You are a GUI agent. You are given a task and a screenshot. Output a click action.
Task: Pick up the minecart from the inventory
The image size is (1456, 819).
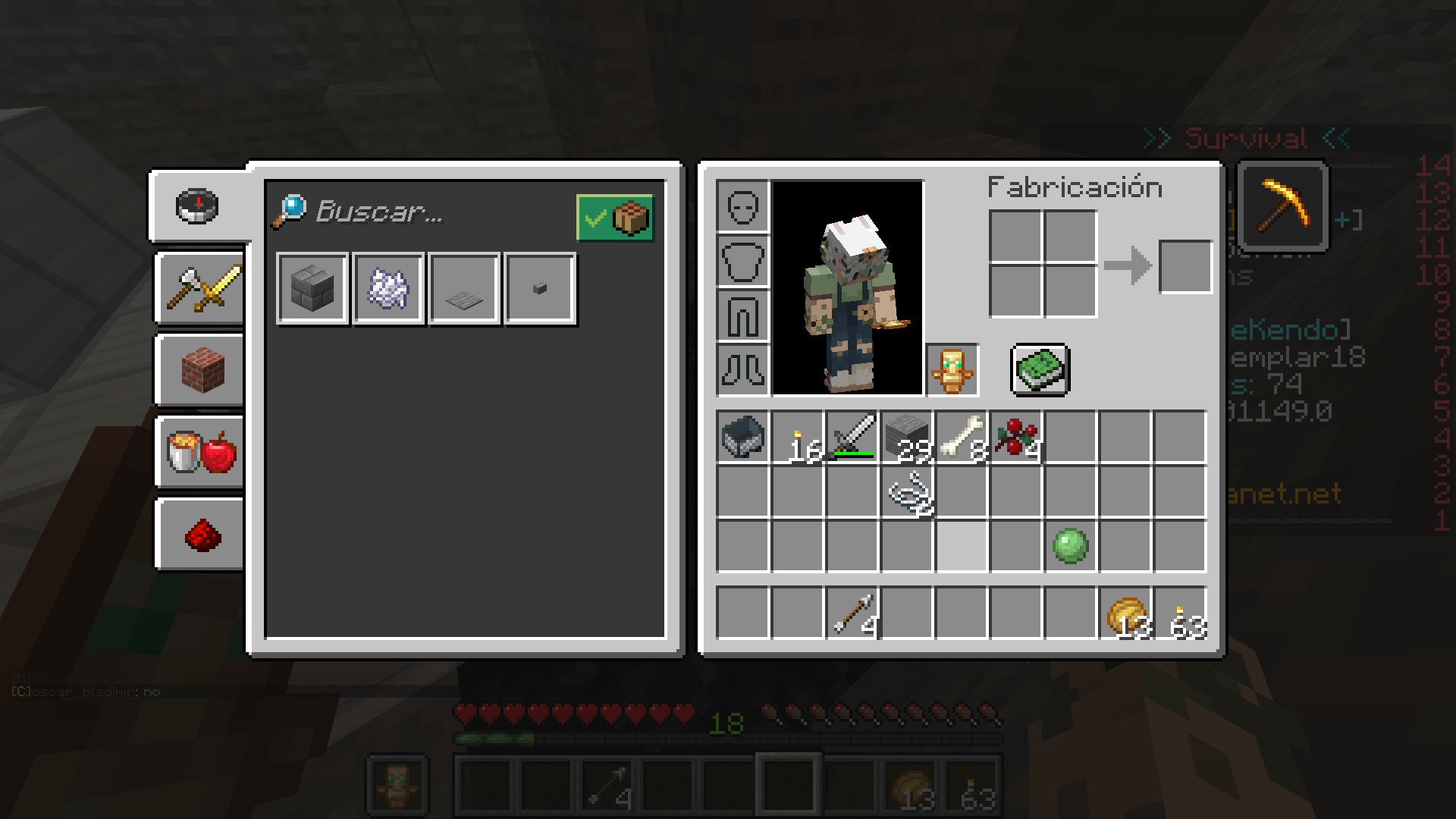743,438
